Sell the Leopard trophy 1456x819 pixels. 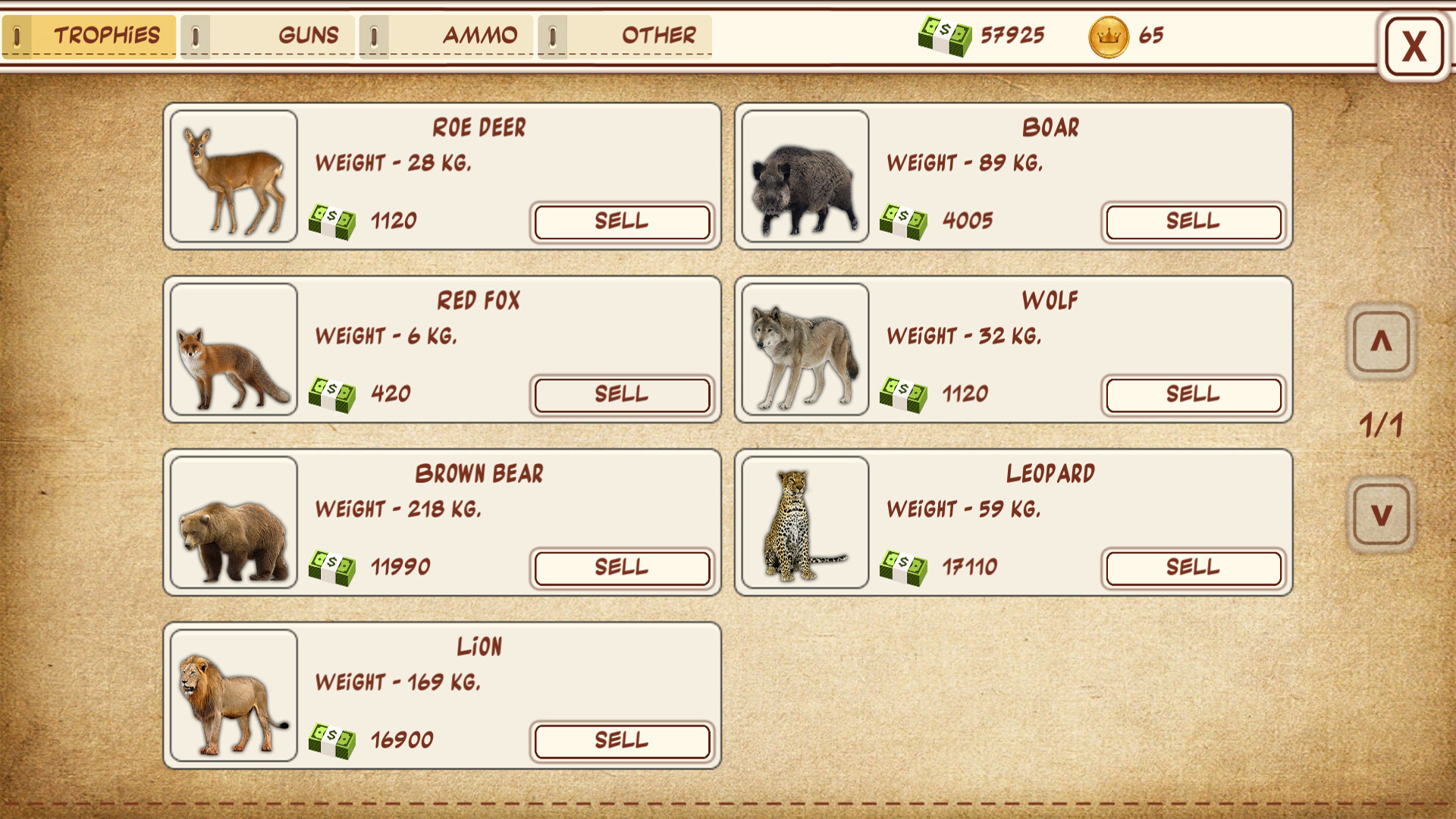1193,568
